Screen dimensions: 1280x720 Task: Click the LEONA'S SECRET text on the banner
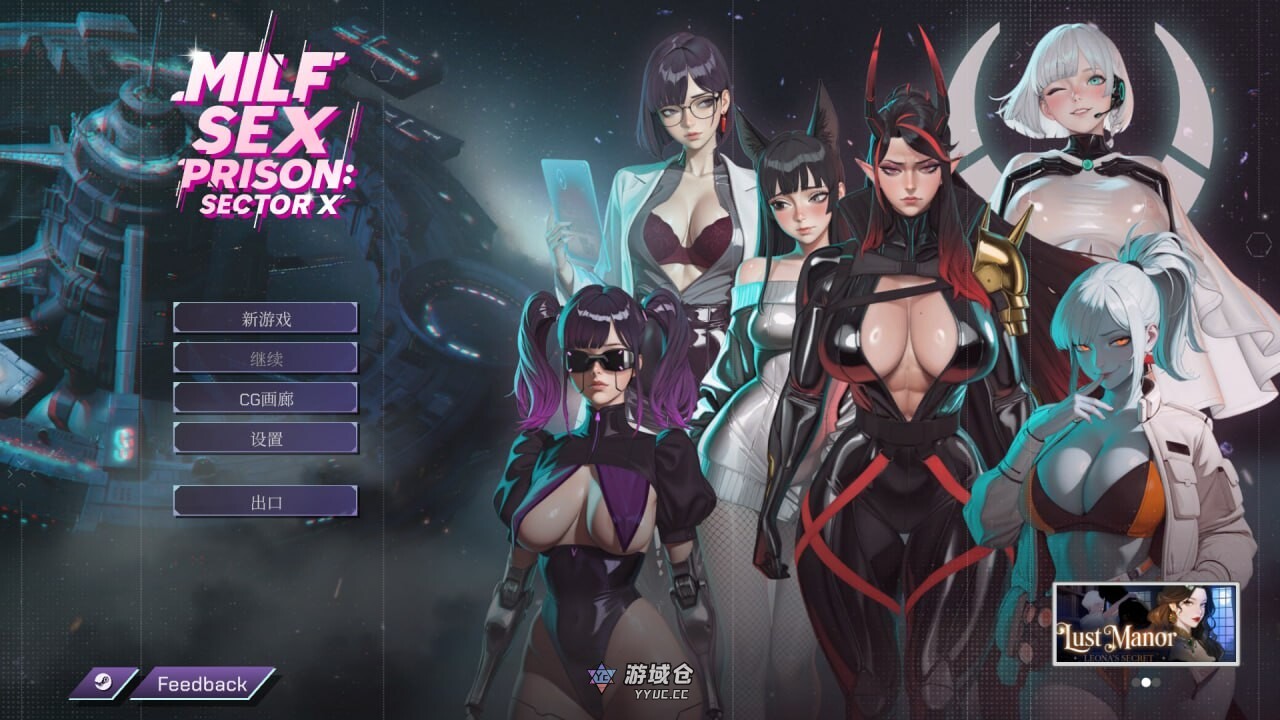[x=1119, y=657]
